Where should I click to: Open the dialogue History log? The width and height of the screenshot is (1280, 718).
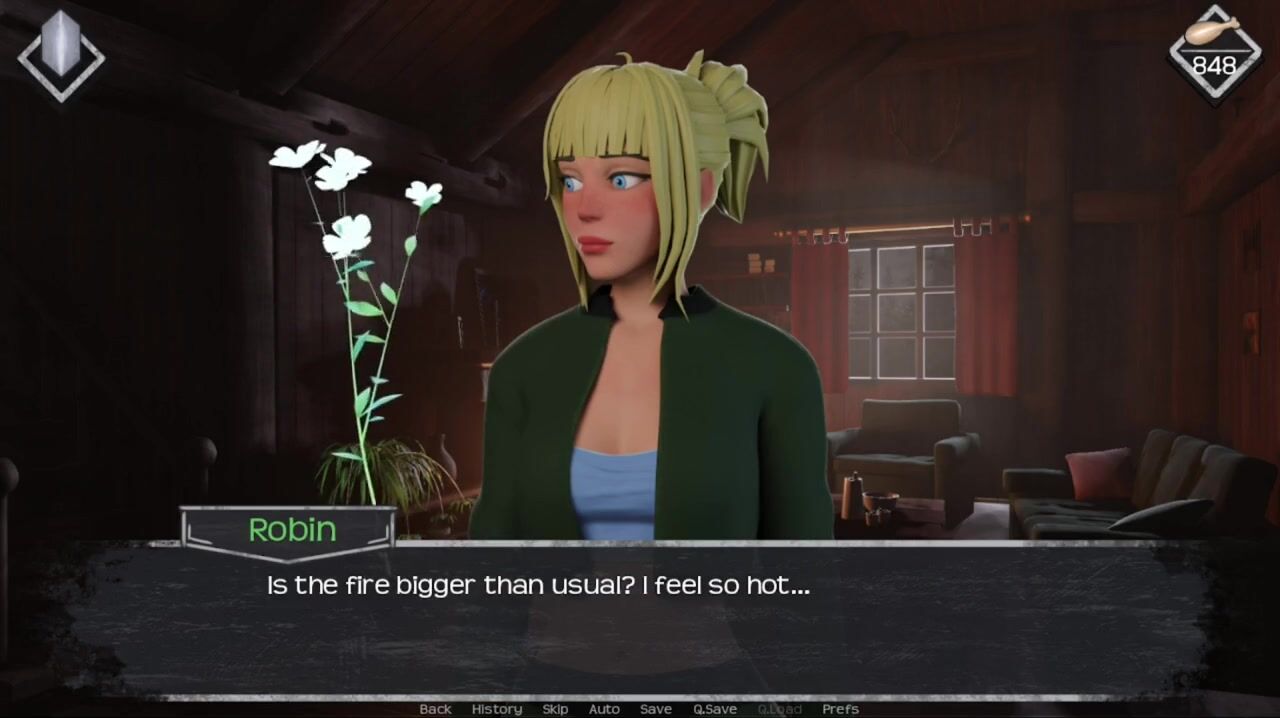click(497, 709)
